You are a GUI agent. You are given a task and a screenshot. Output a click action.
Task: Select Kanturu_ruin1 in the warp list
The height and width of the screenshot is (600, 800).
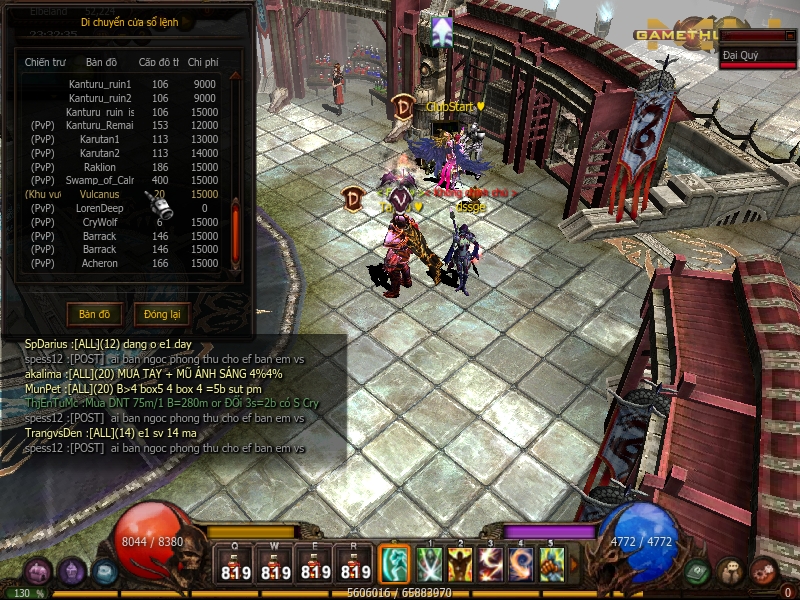(x=100, y=84)
